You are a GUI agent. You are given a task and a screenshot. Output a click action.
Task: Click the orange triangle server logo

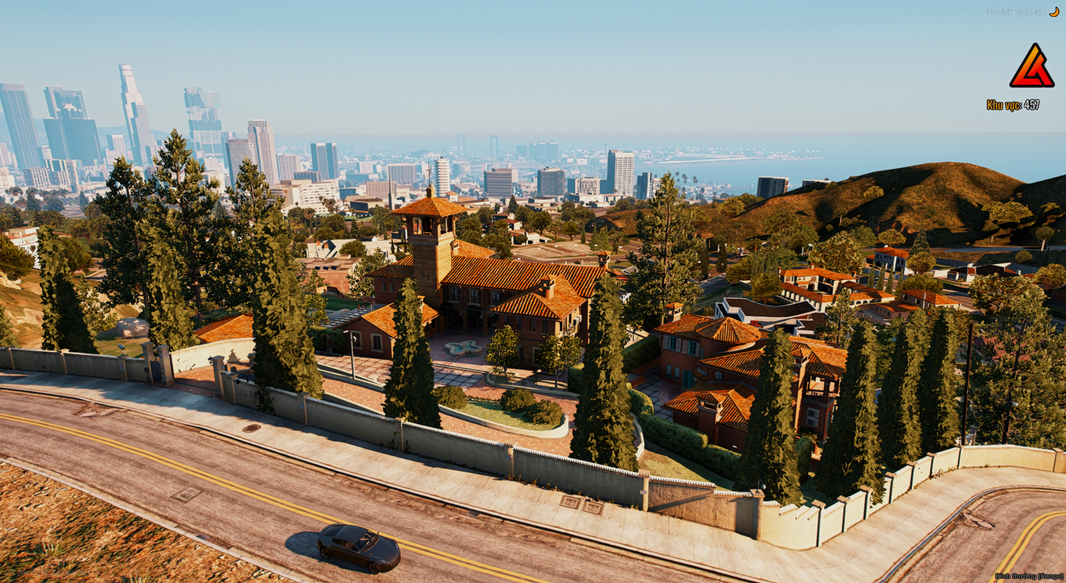(1030, 68)
